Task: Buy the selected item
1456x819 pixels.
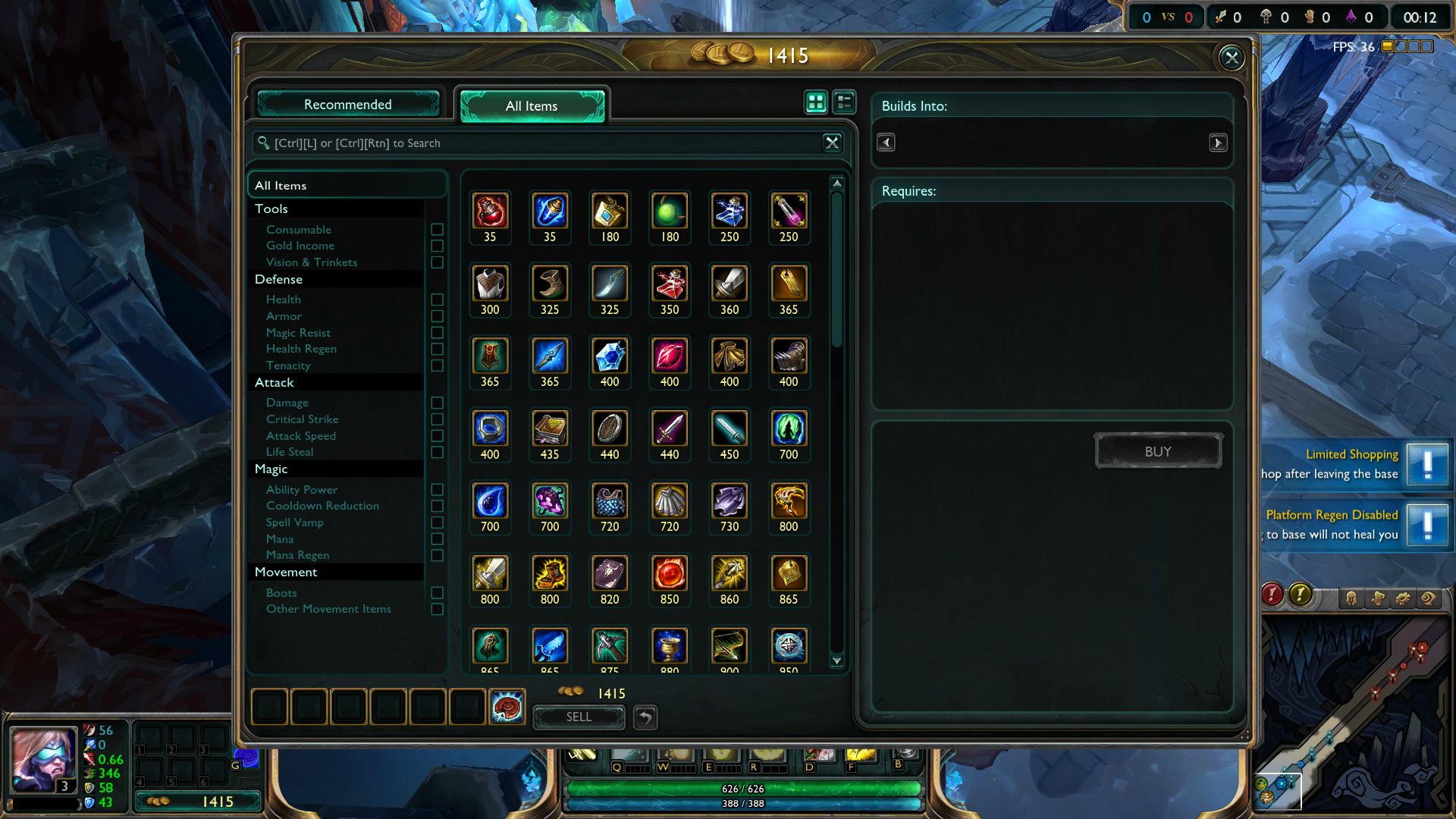Action: click(x=1157, y=452)
